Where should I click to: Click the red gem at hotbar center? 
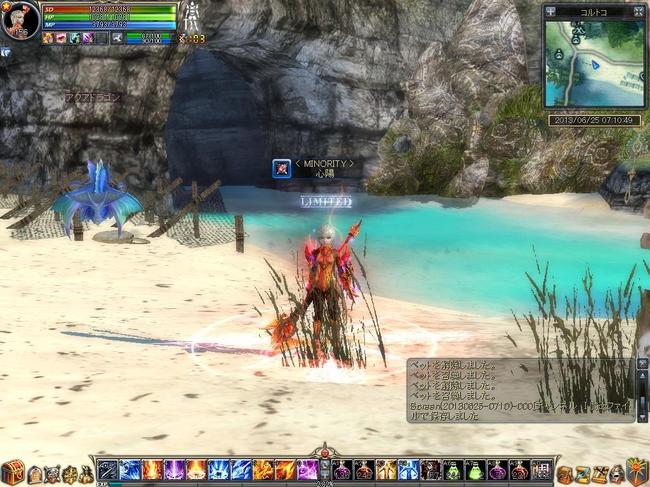[324, 453]
